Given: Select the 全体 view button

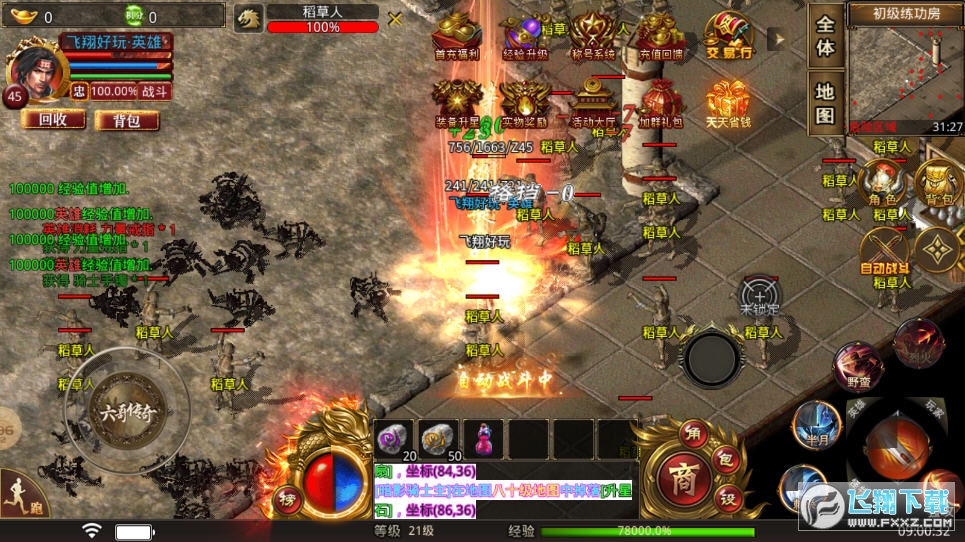Looking at the screenshot, I should click(x=825, y=36).
